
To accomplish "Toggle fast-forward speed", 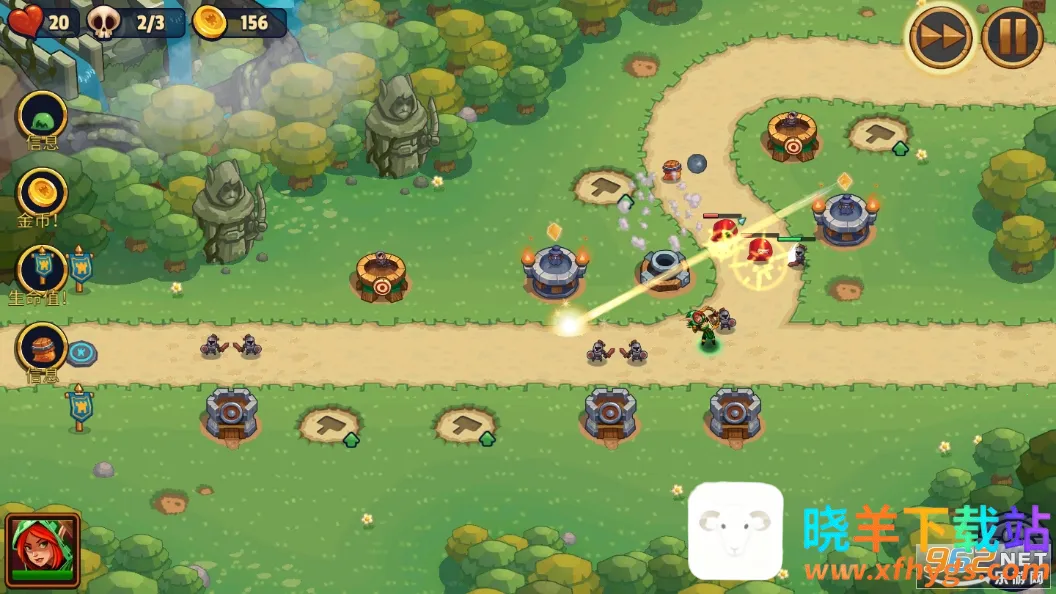I will point(940,37).
